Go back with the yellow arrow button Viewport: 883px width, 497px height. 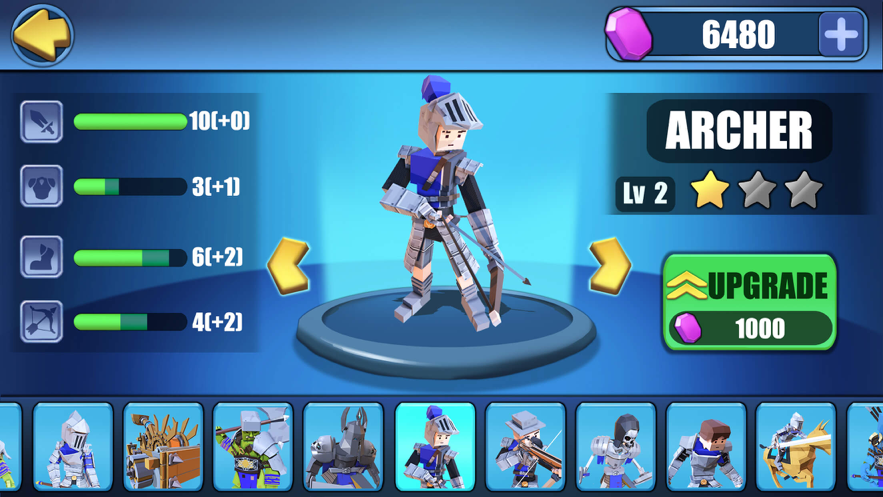(42, 35)
